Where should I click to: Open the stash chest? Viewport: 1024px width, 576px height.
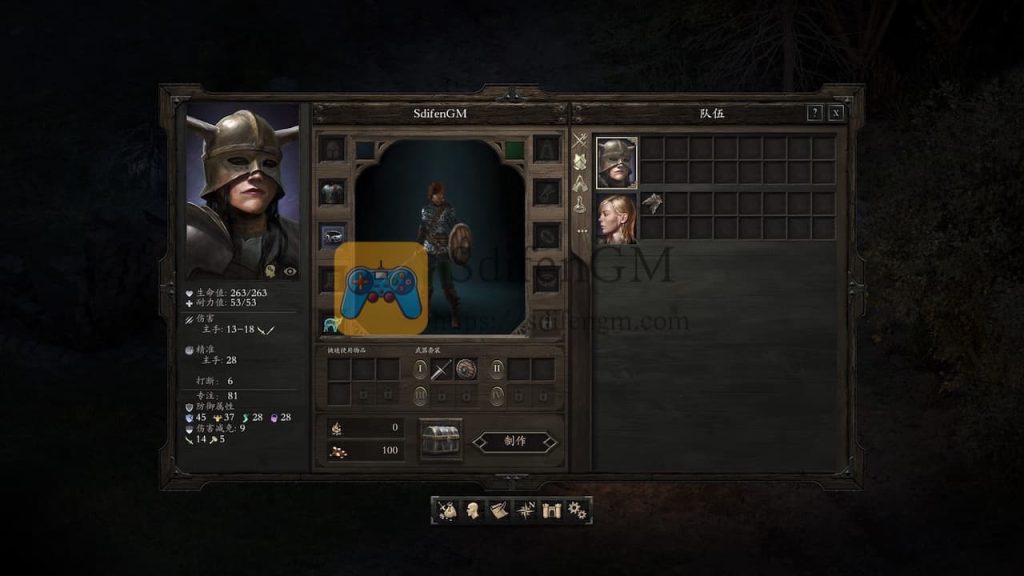click(x=440, y=441)
